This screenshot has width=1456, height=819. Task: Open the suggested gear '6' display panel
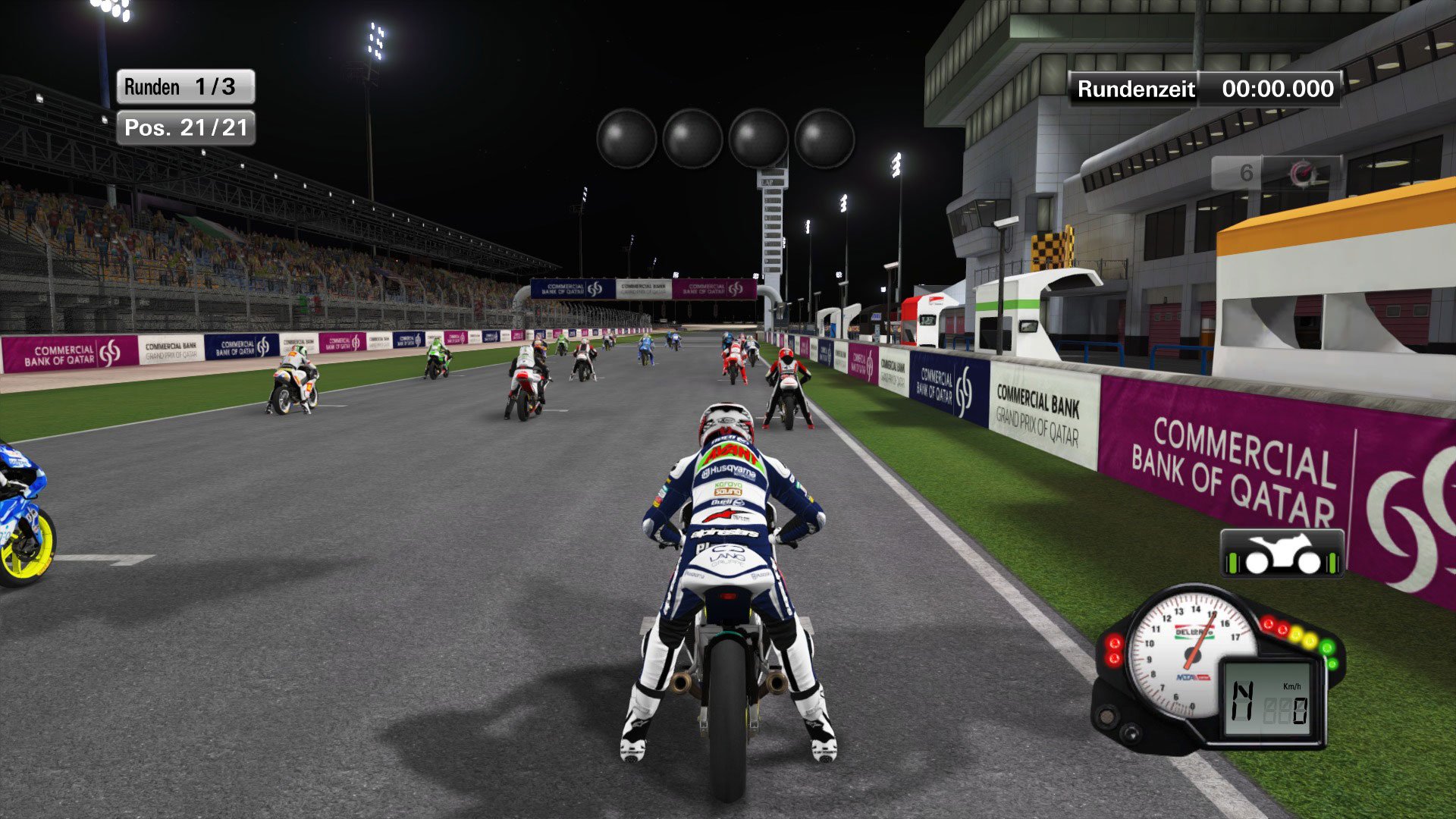point(1246,171)
